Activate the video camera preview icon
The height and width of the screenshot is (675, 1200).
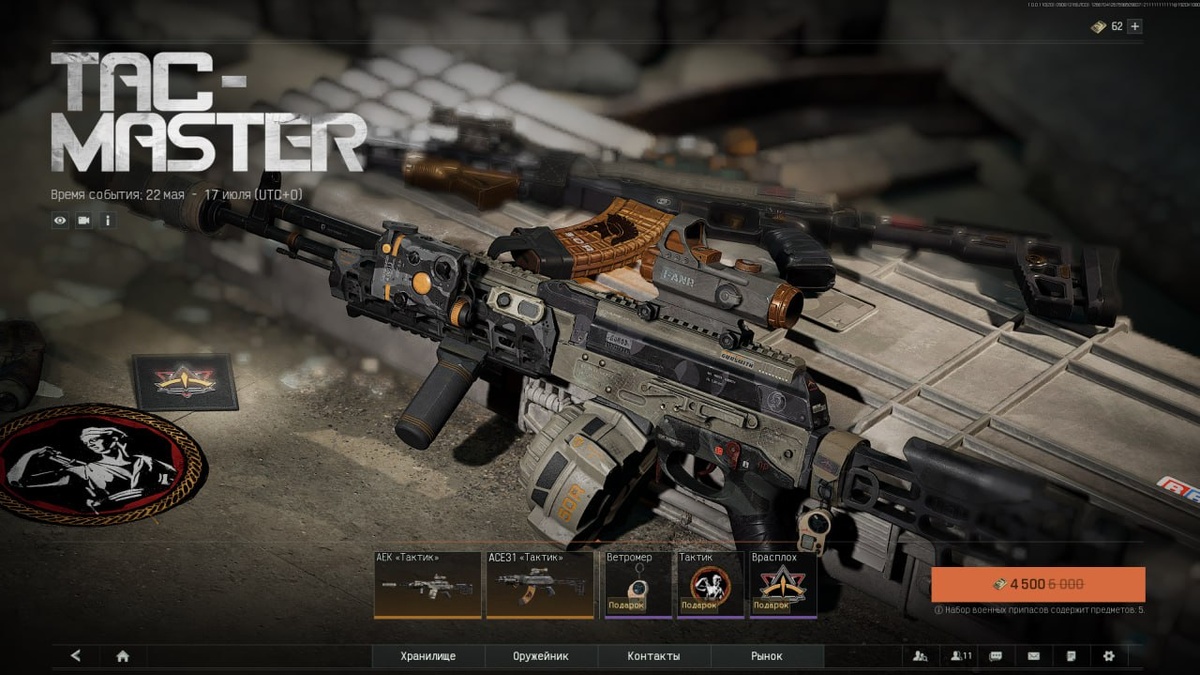pos(84,220)
